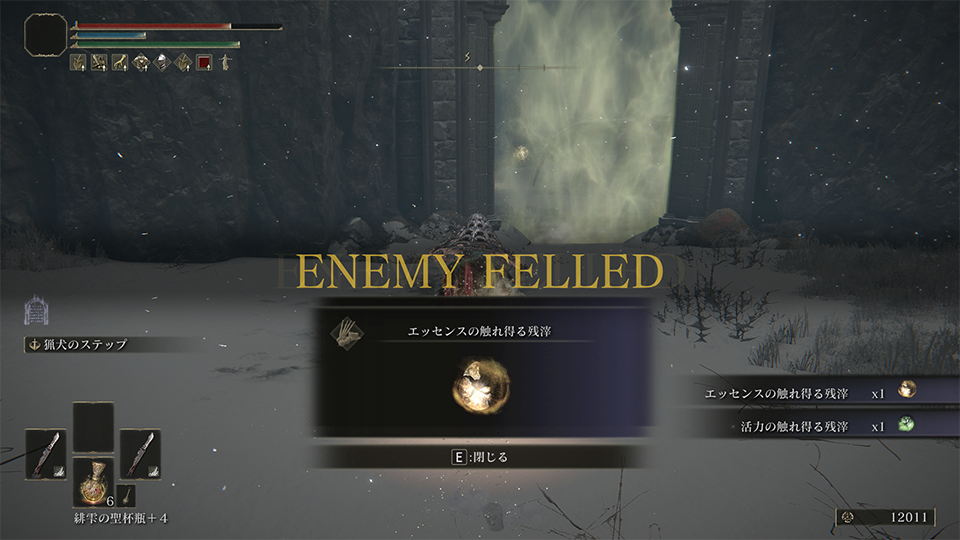This screenshot has width=960, height=540.
Task: Click the gate-shaped icon above the skill label
Action: (x=36, y=311)
